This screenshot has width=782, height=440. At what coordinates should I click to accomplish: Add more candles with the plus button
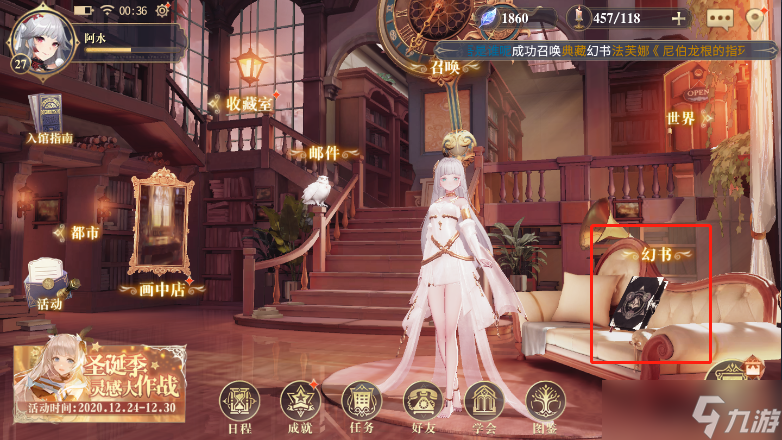pyautogui.click(x=679, y=17)
